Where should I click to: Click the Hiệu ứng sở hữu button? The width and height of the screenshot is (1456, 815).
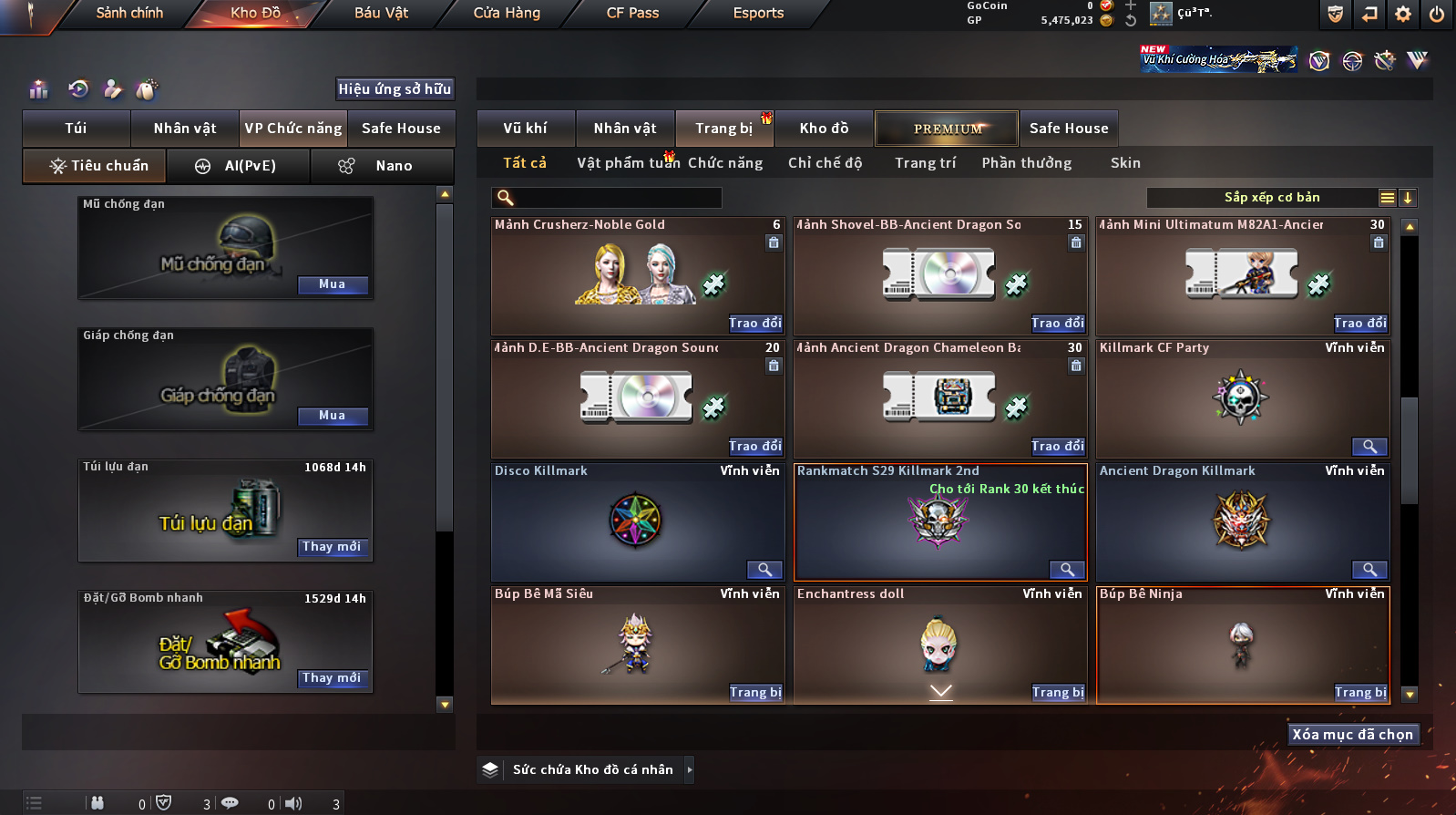[395, 89]
